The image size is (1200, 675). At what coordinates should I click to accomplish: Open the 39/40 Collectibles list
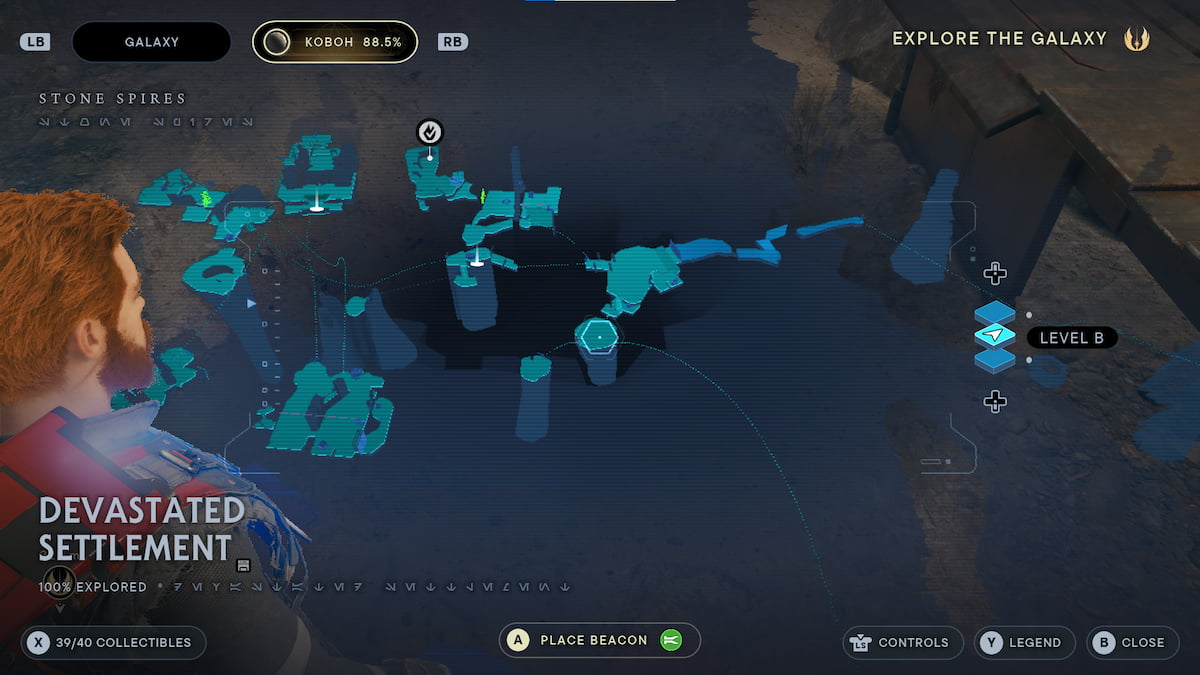[x=113, y=642]
